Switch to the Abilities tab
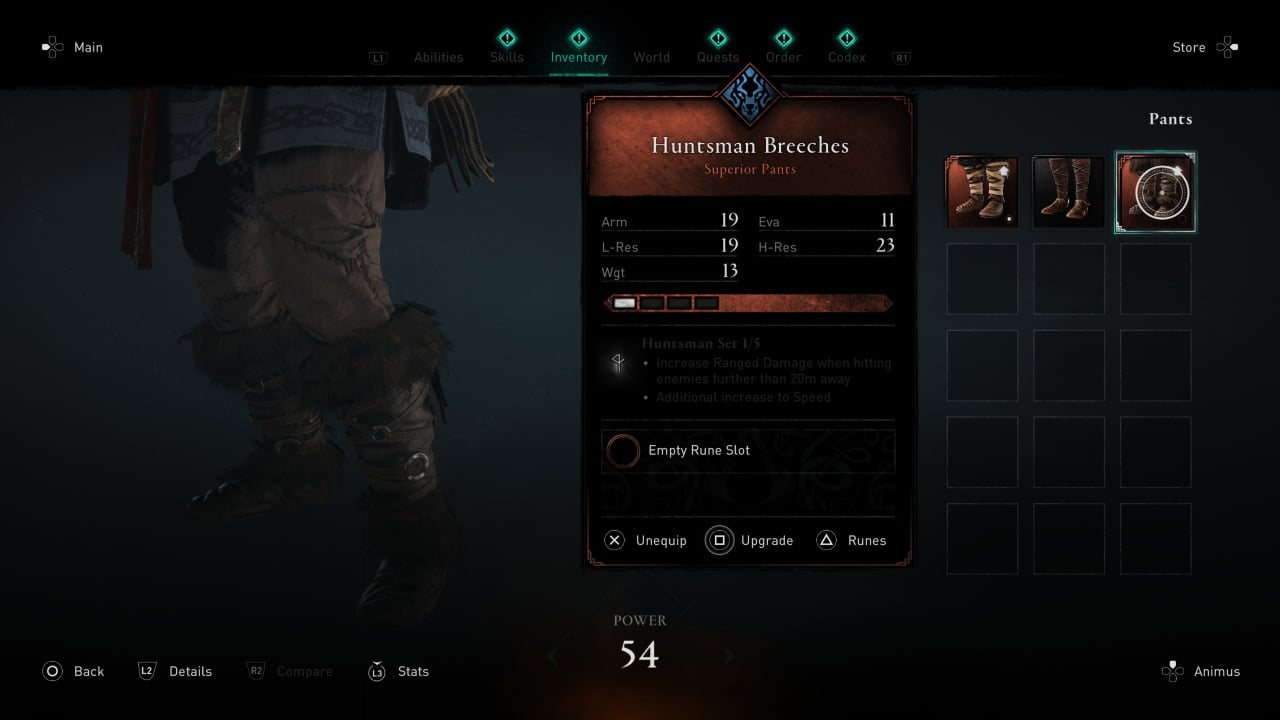Image resolution: width=1280 pixels, height=720 pixels. pos(438,57)
